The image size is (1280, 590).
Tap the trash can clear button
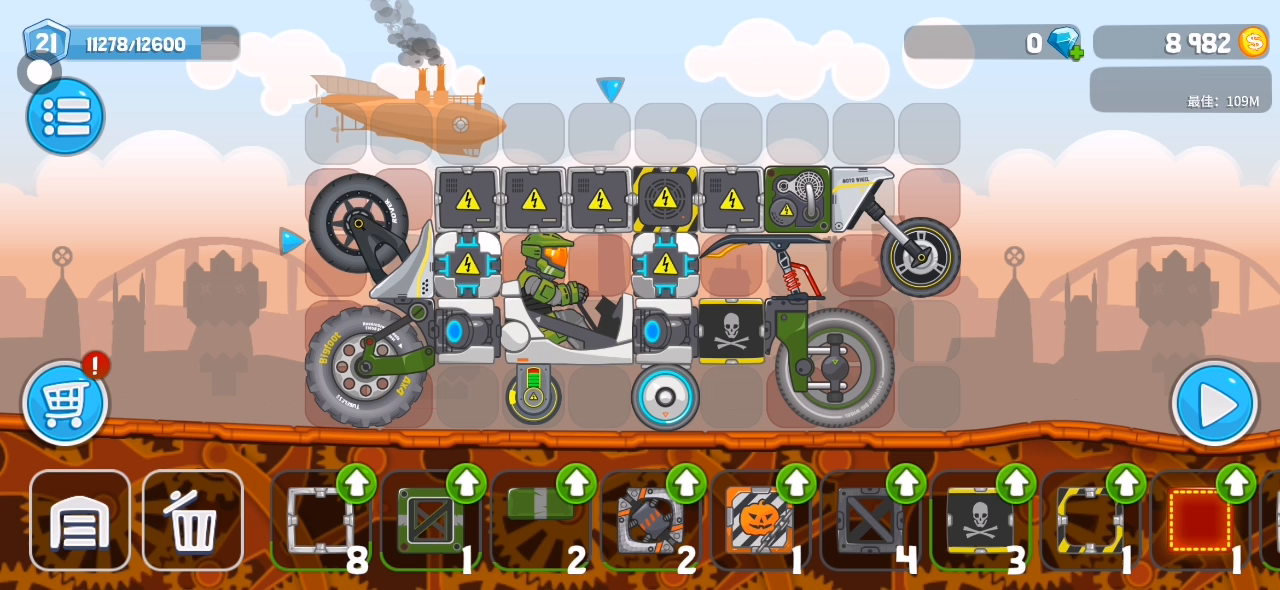(192, 520)
